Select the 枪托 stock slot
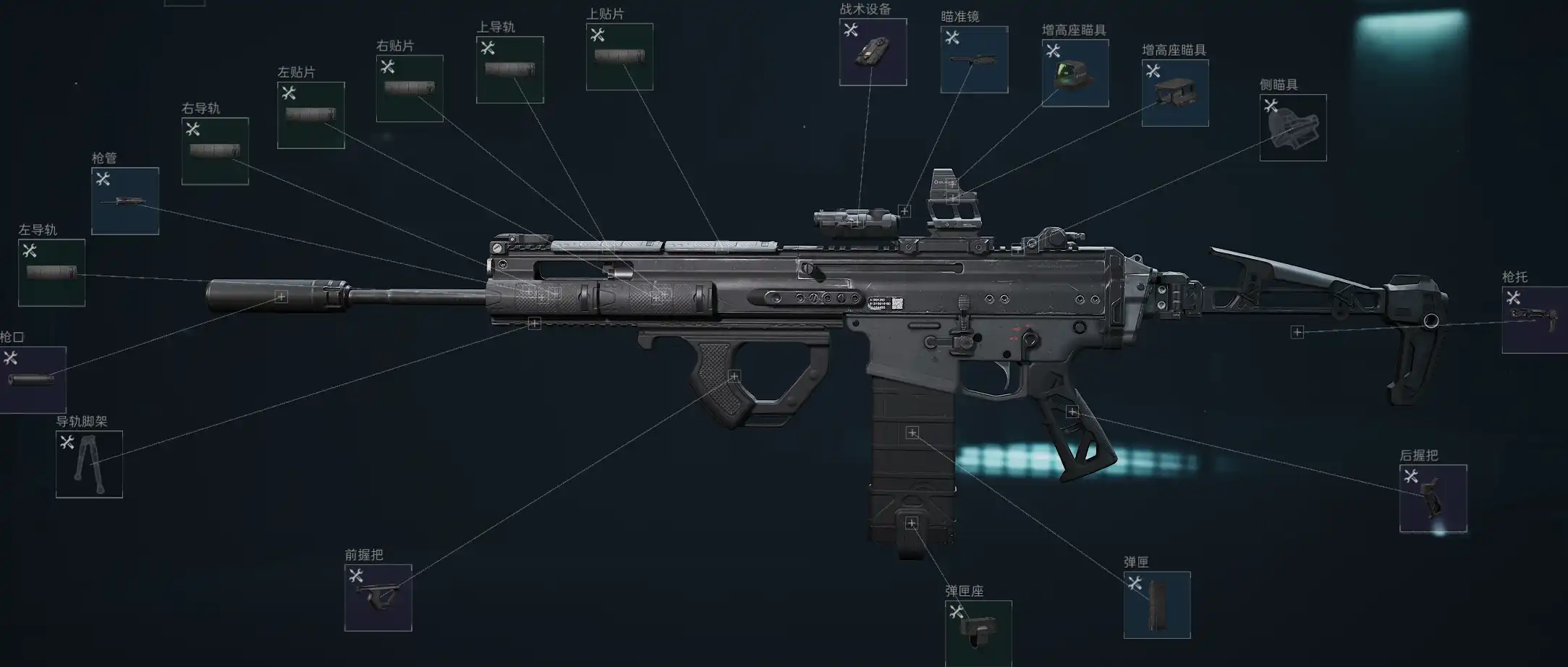This screenshot has width=1568, height=667. pos(1534,320)
